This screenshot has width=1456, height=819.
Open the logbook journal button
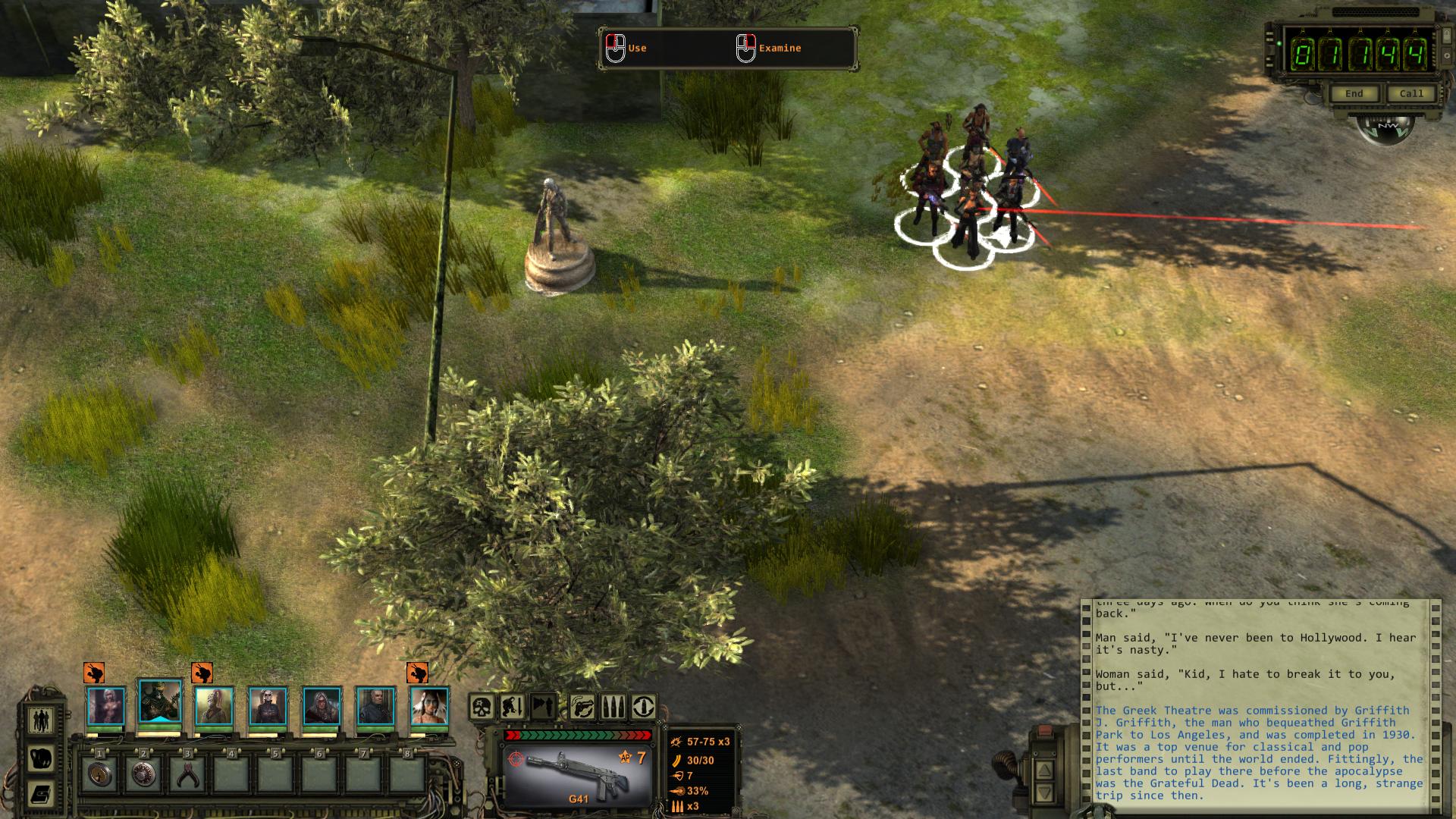(x=41, y=793)
